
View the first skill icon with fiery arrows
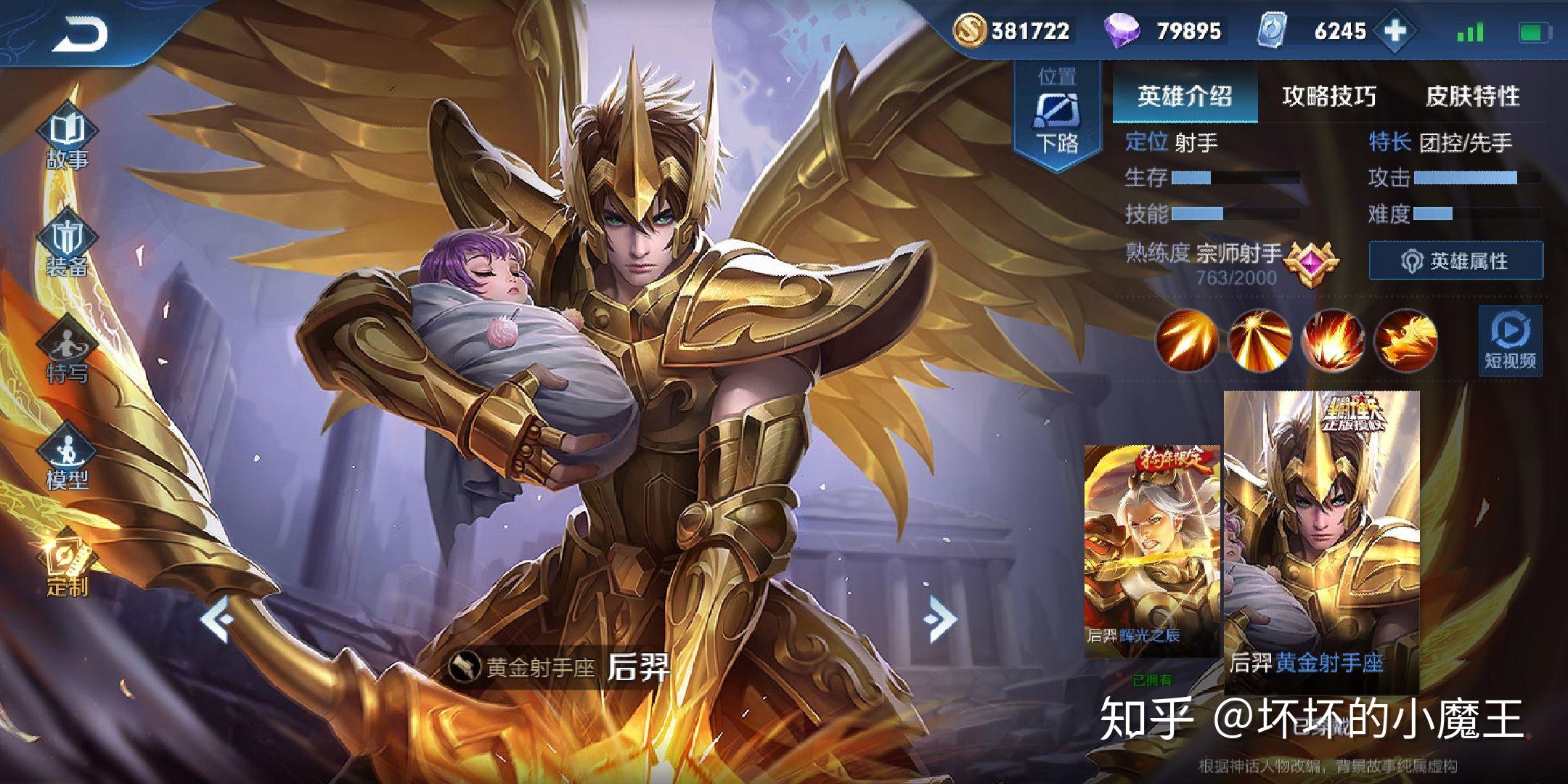[1187, 340]
